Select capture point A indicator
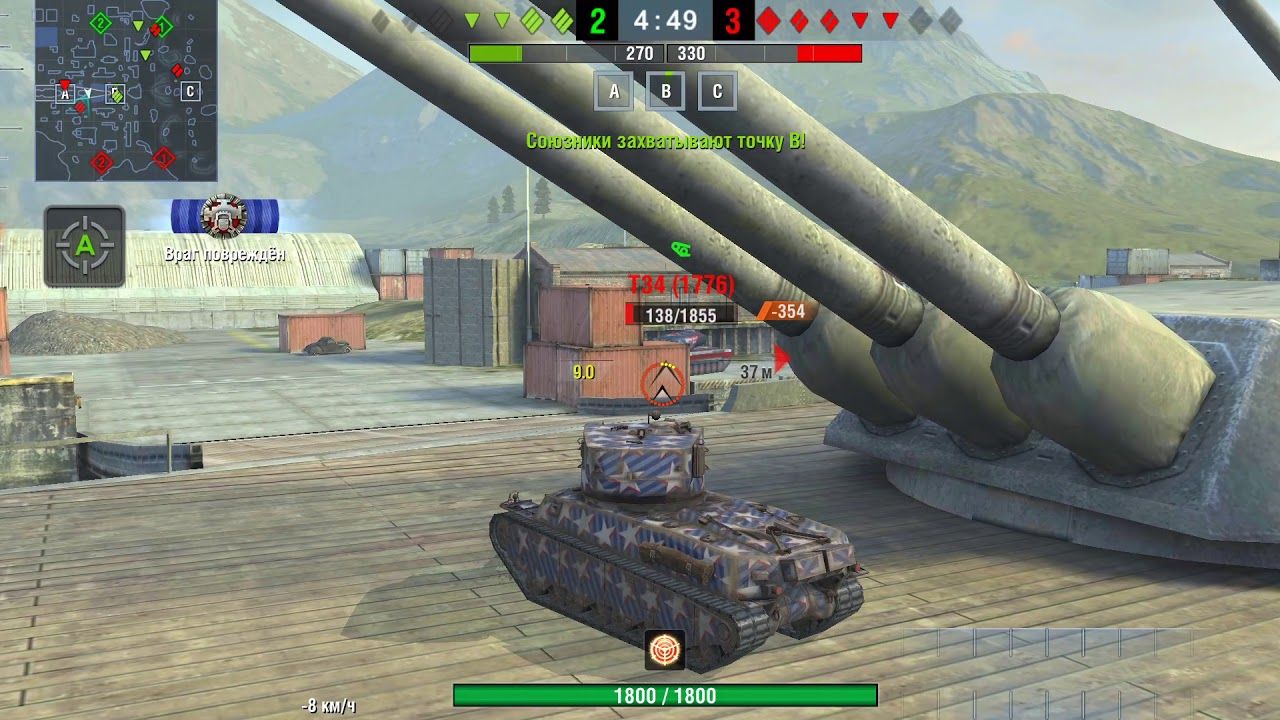The height and width of the screenshot is (720, 1280). coord(614,91)
